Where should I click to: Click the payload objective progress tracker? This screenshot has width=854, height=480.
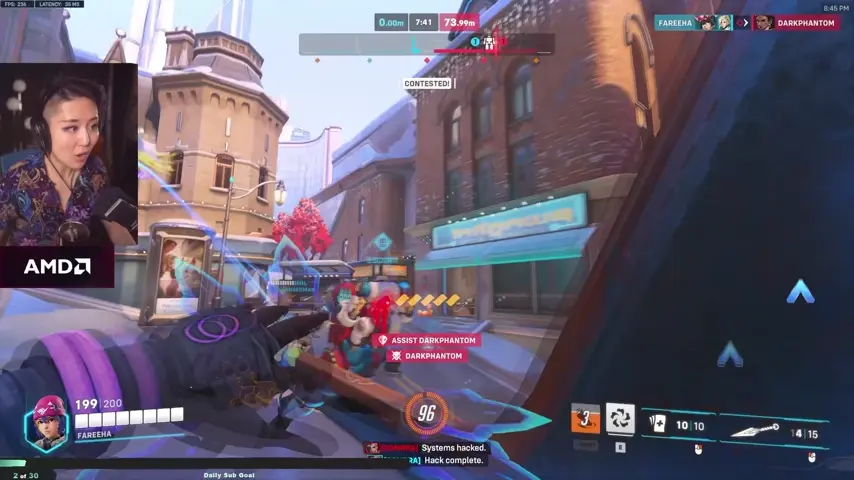pyautogui.click(x=427, y=44)
